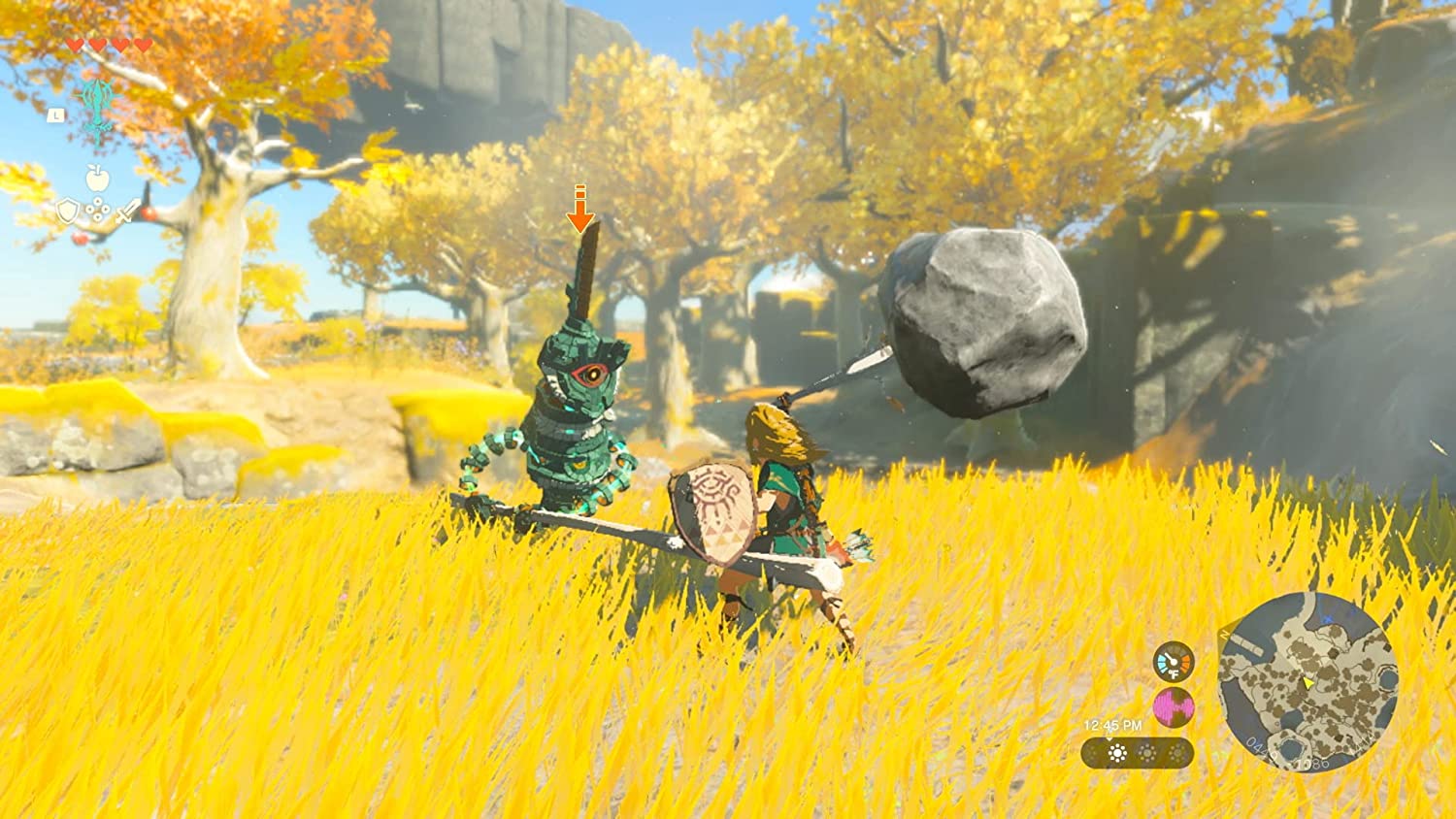Select the 12:45 PM clock display

(1112, 725)
